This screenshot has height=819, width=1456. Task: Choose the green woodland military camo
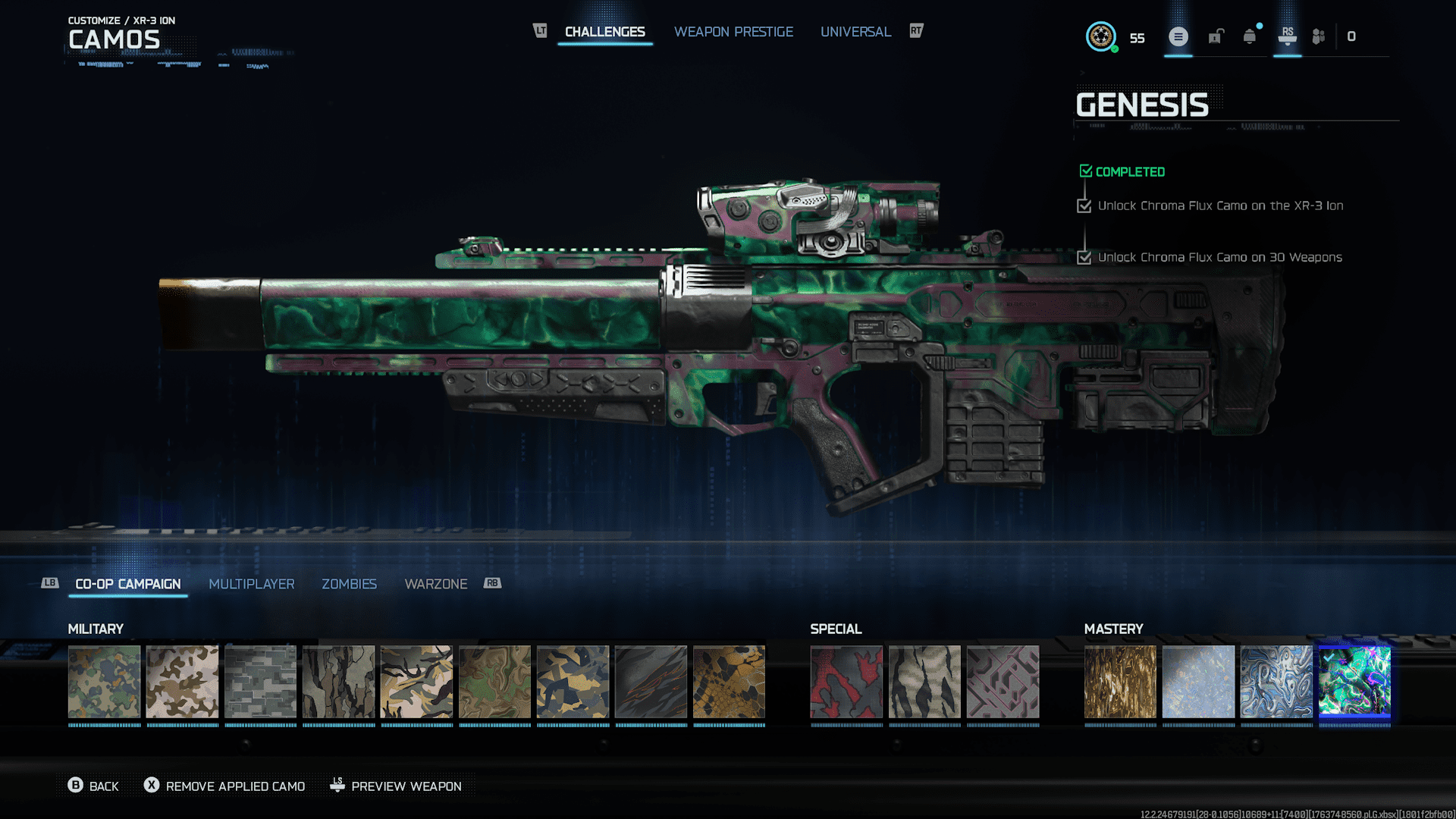click(x=104, y=682)
